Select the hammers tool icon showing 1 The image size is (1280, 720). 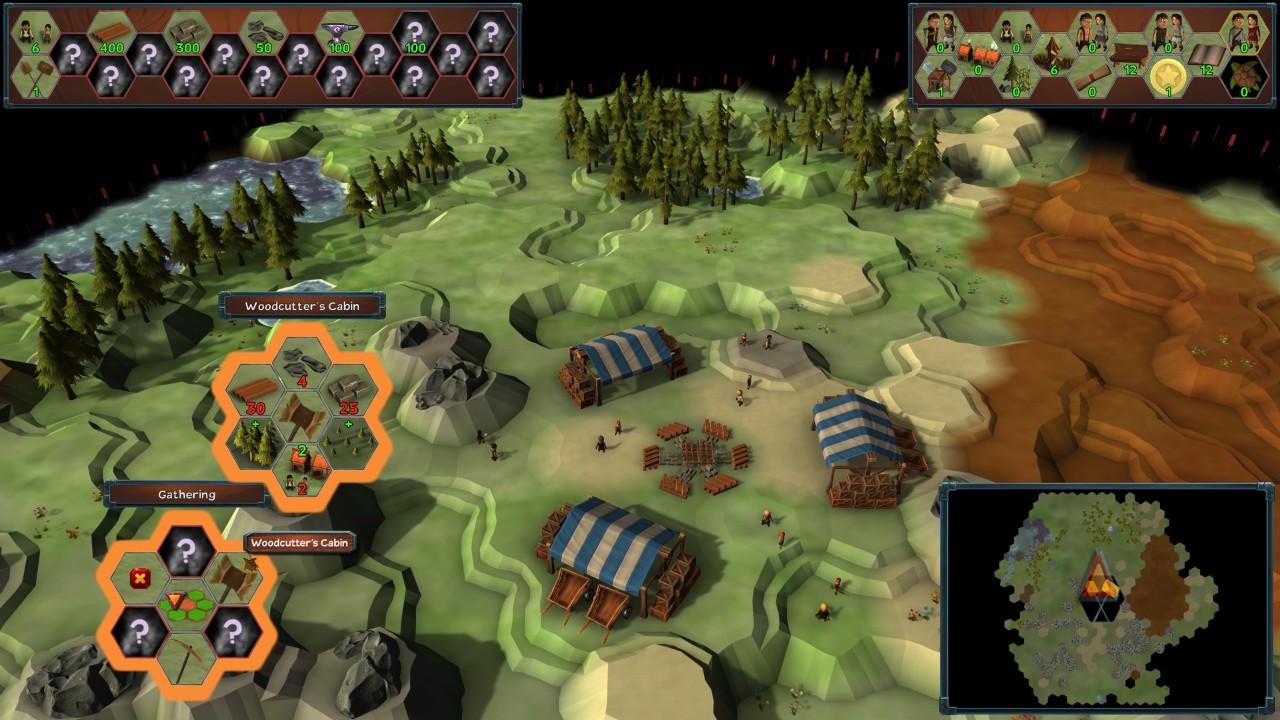34,76
